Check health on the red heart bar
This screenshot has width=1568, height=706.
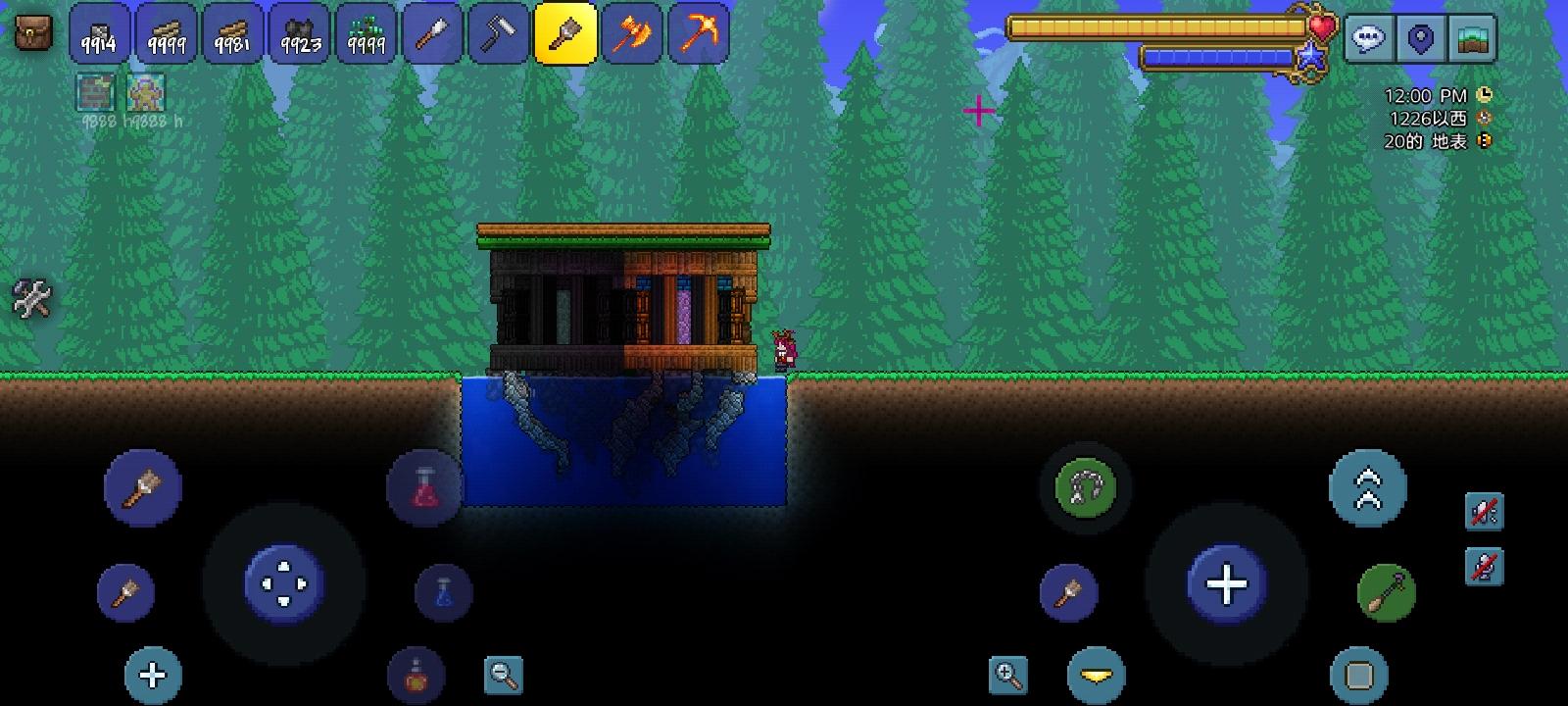point(1324,27)
